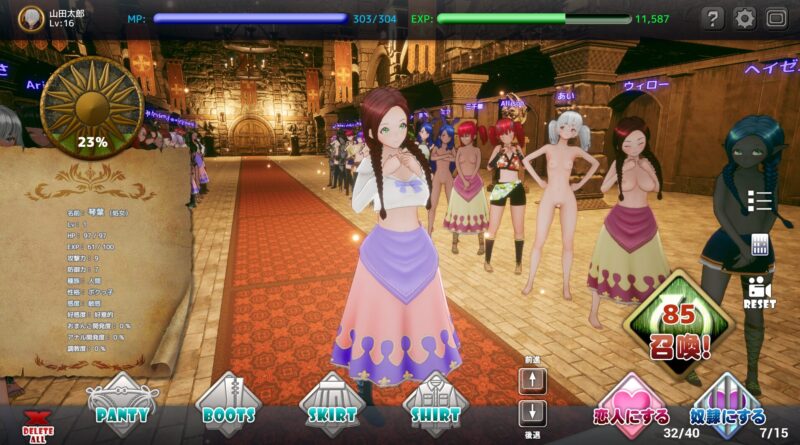The image size is (800, 445).
Task: Toggle the BOOTS clothing button
Action: [227, 405]
